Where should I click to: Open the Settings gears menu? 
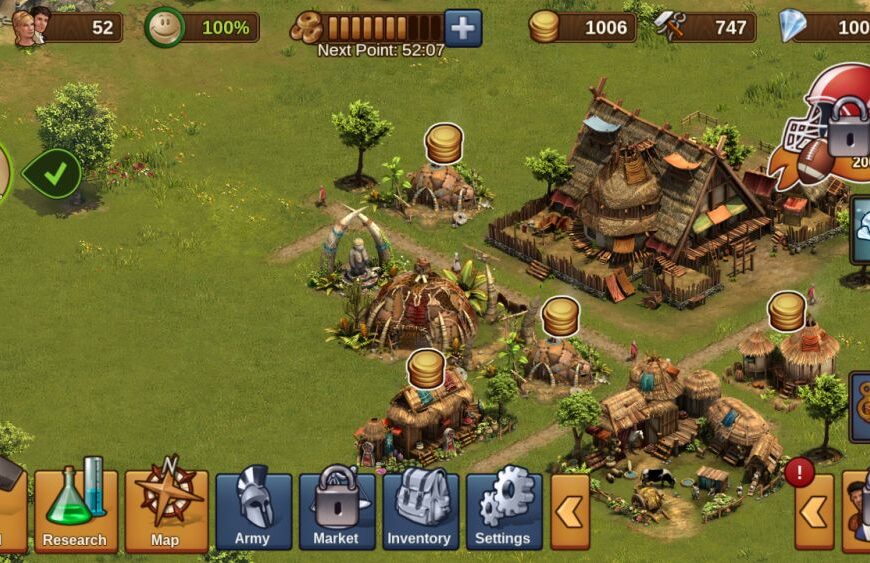tap(503, 511)
